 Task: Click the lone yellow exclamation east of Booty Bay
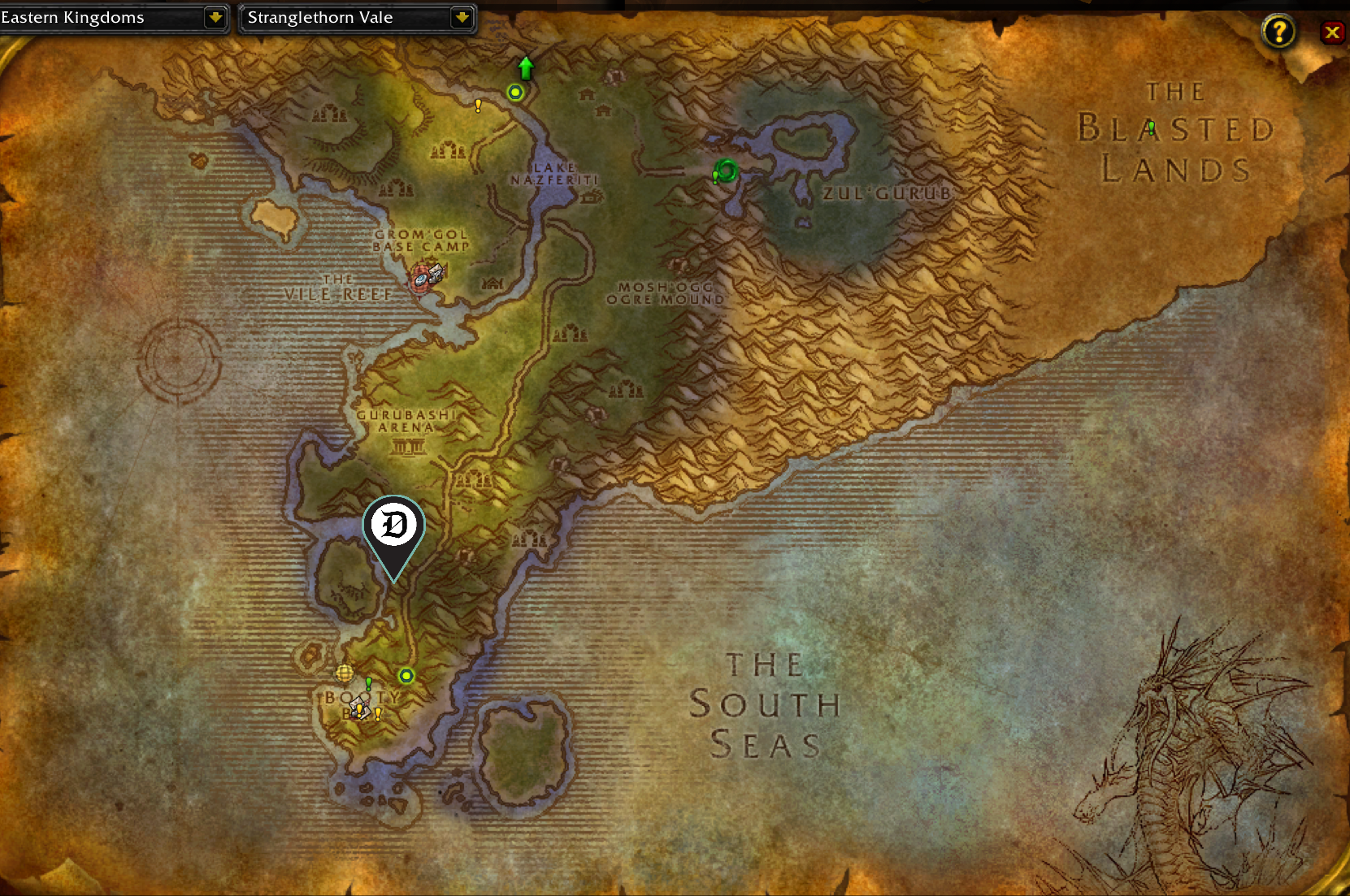click(x=378, y=714)
